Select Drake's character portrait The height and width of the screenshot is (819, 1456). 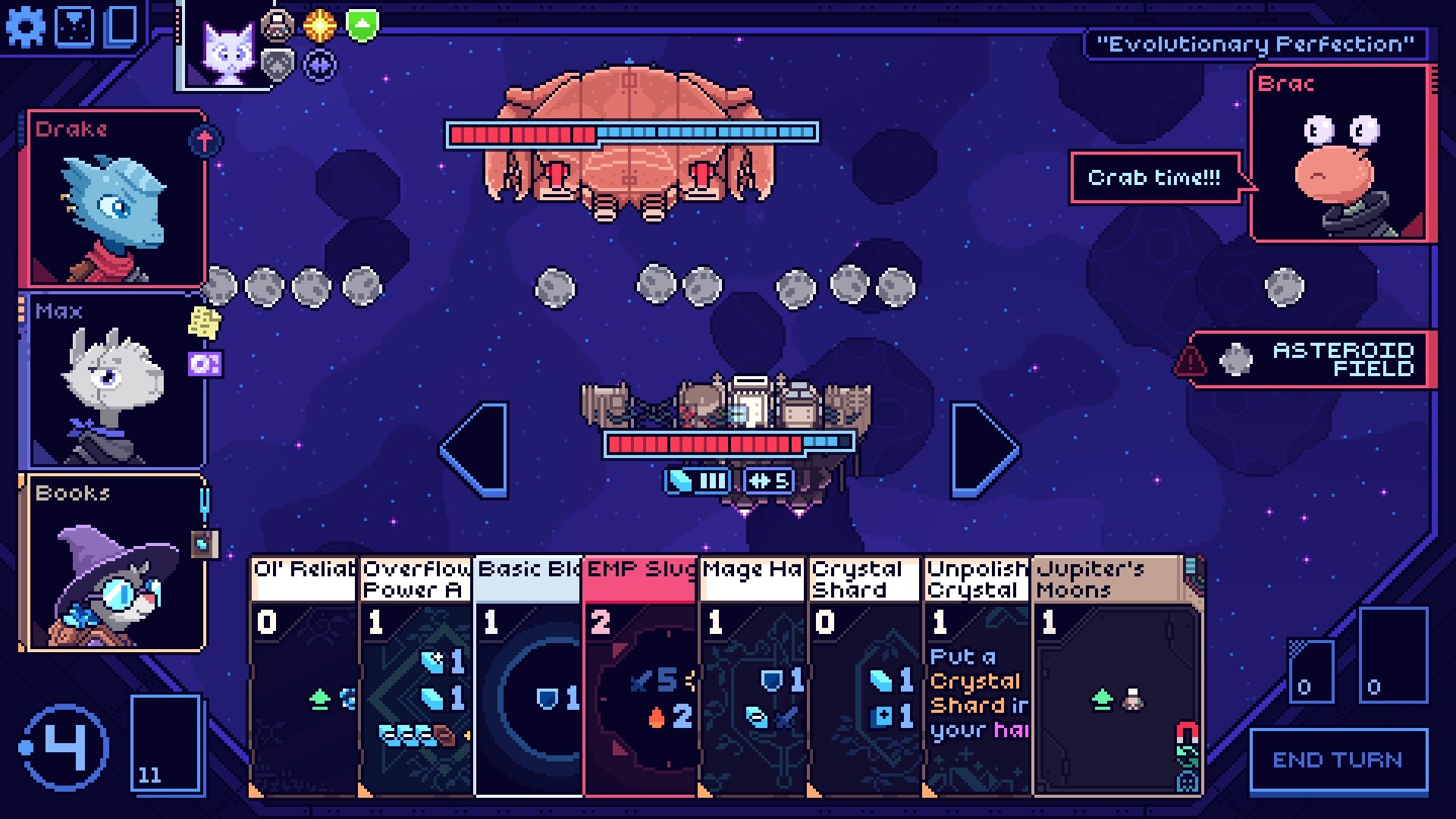click(x=115, y=199)
